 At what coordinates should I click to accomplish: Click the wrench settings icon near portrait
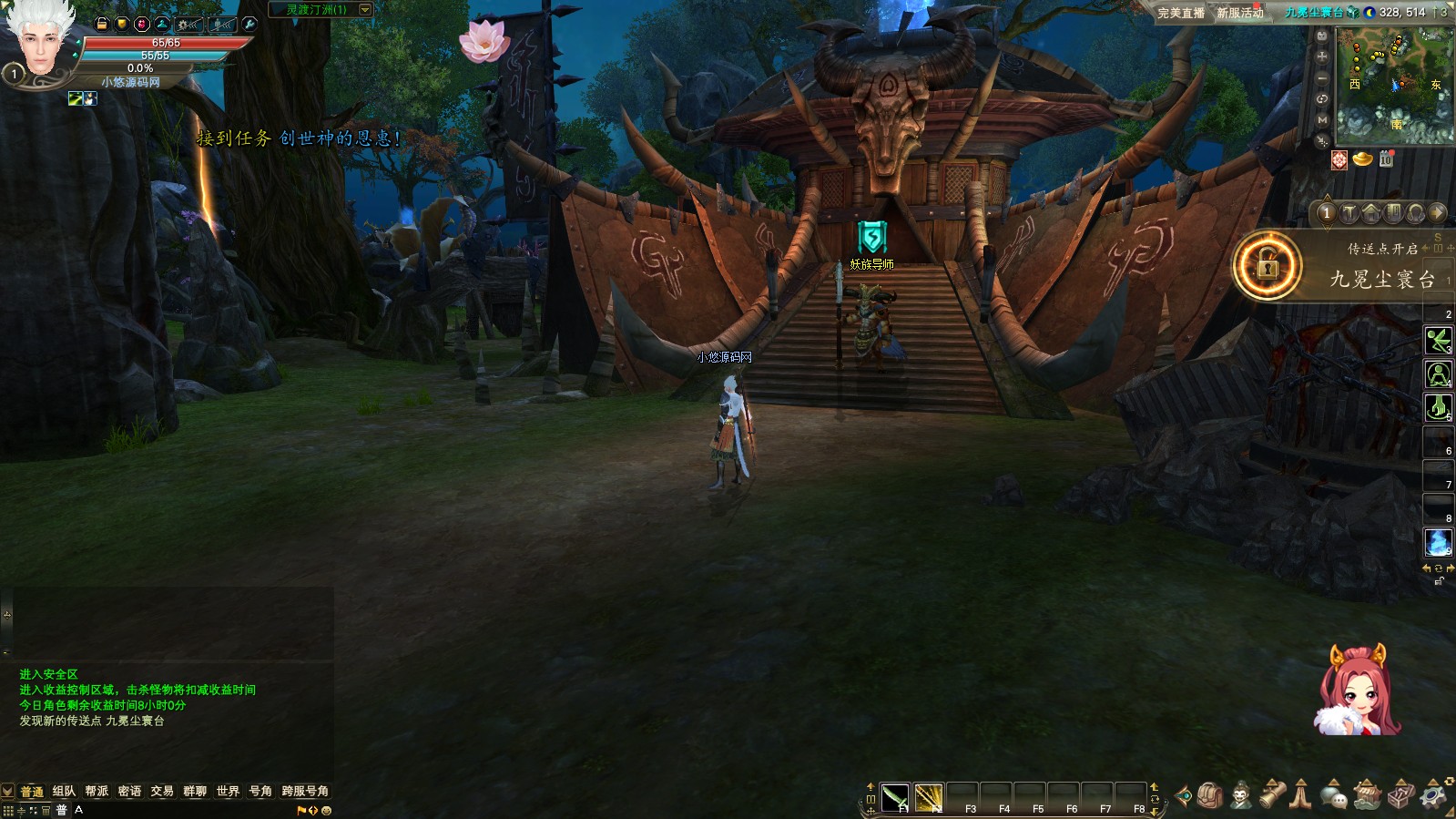point(249,24)
